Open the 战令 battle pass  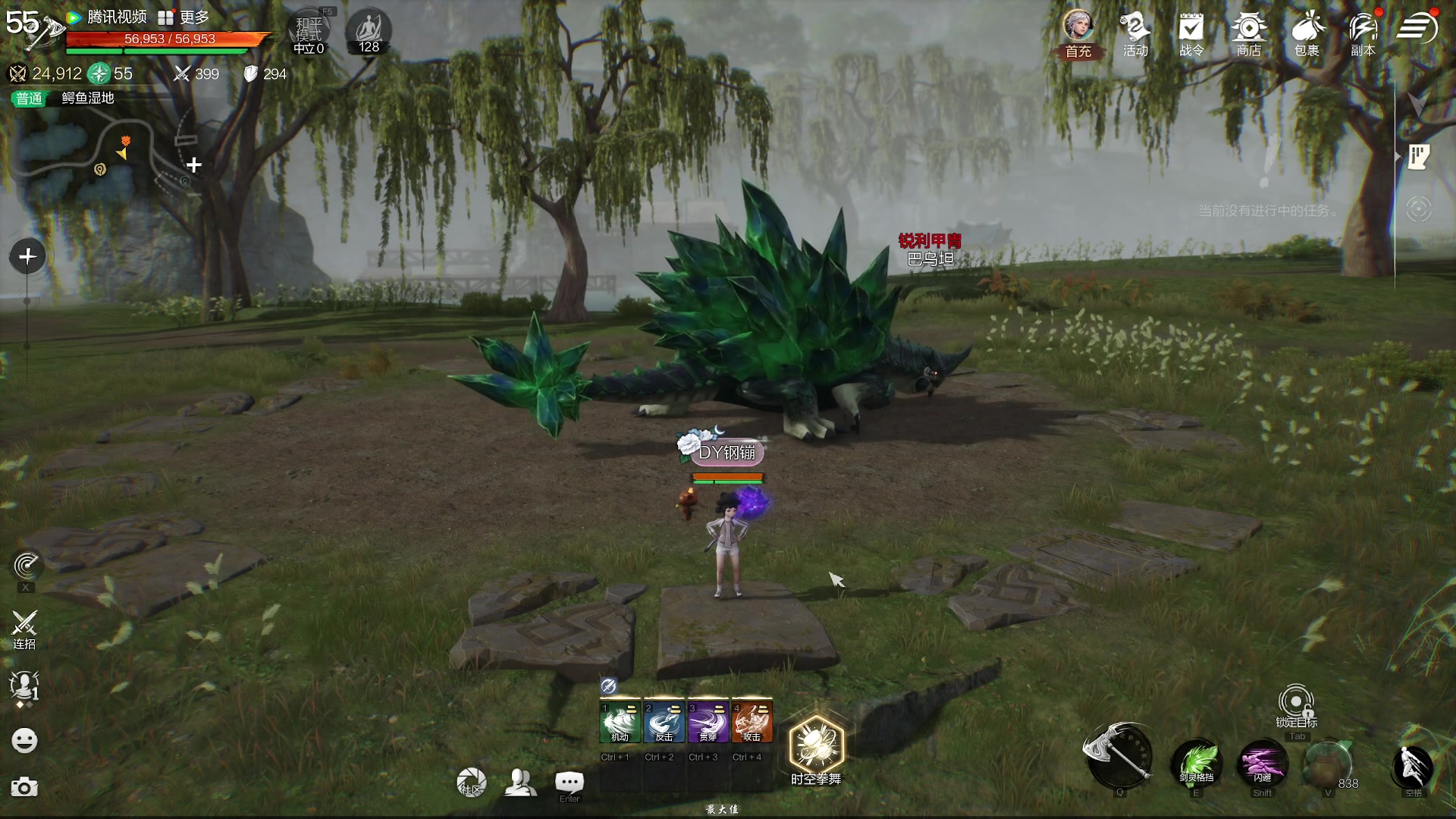[1191, 33]
